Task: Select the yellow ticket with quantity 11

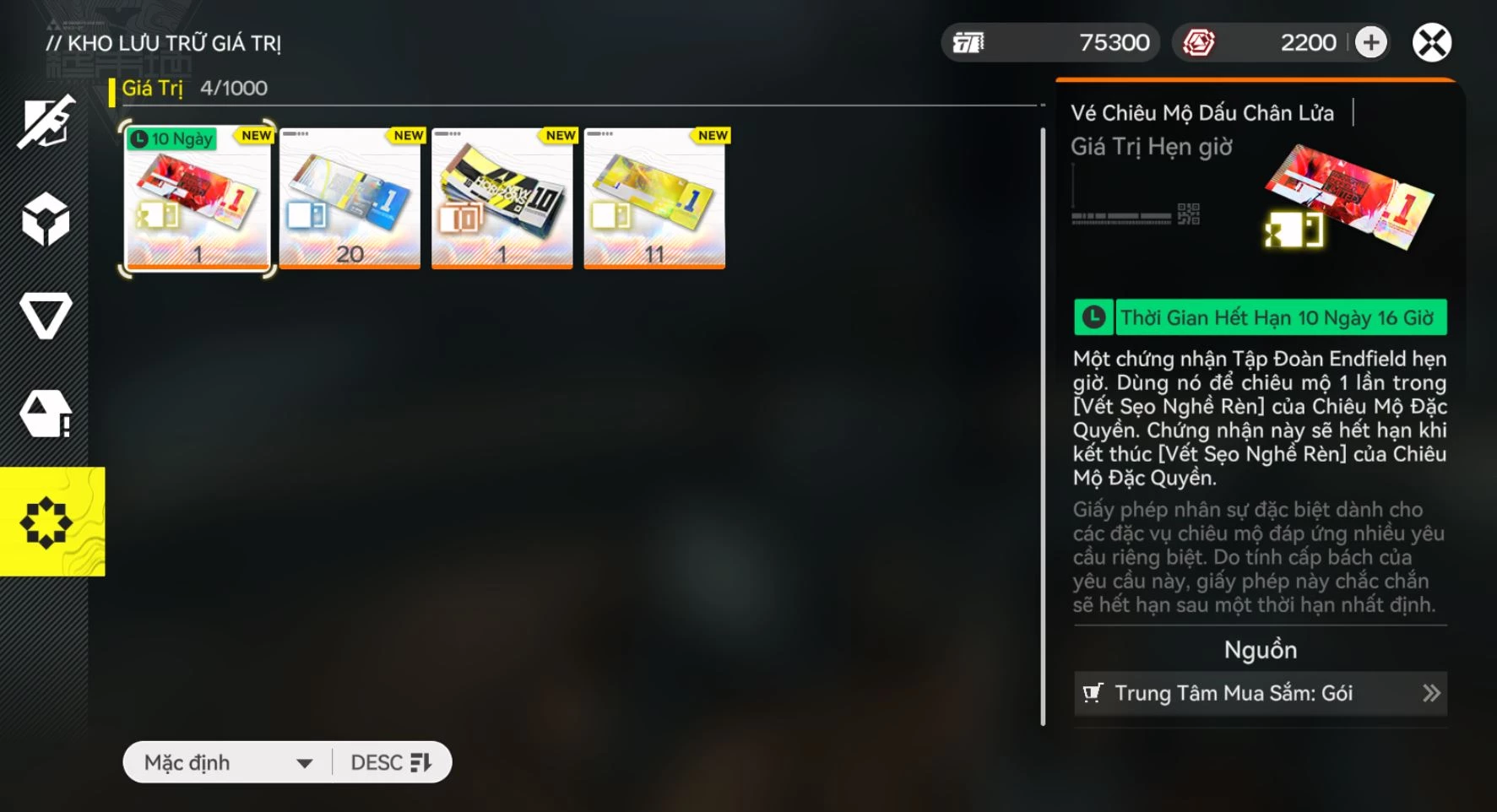Action: tap(654, 198)
